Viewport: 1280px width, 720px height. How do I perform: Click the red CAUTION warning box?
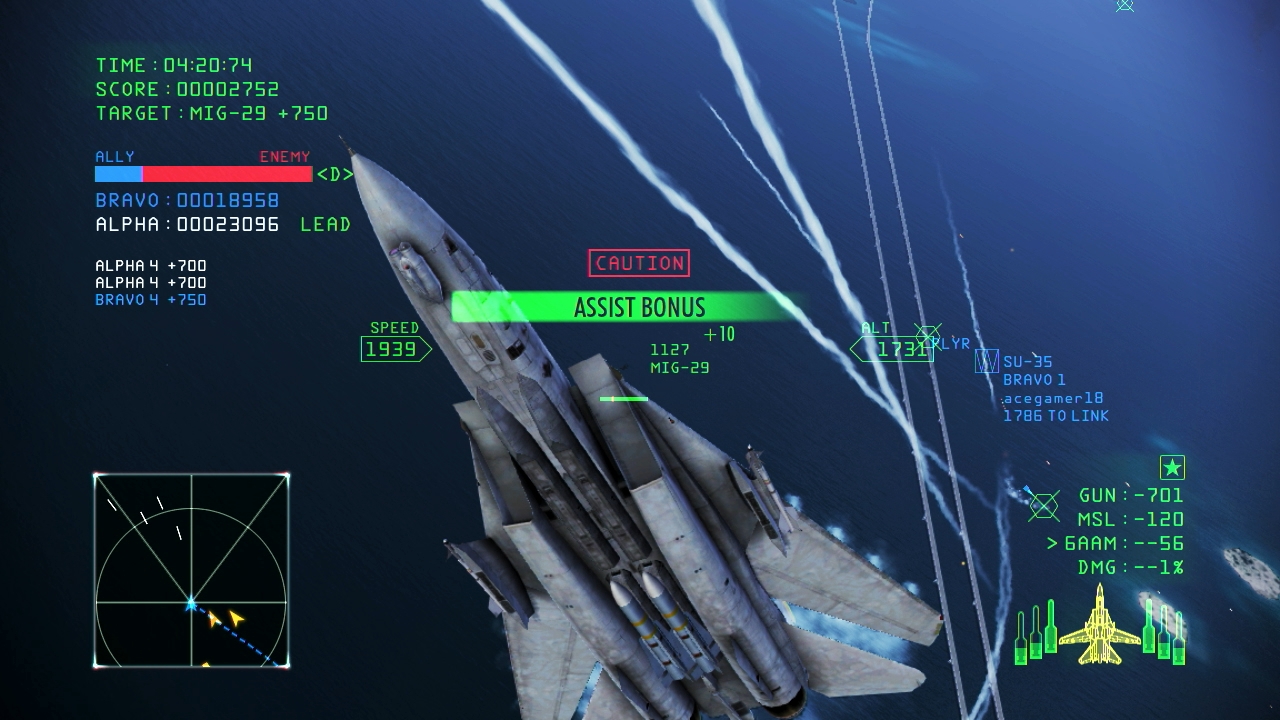(x=639, y=263)
